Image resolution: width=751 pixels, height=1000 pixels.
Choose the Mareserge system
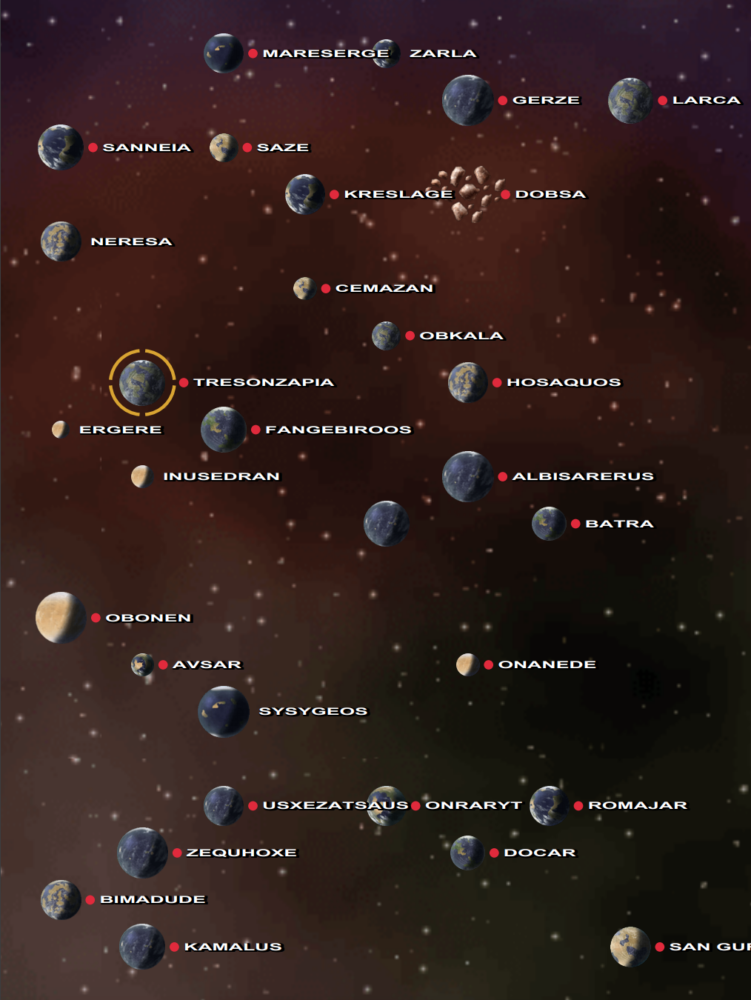[223, 53]
